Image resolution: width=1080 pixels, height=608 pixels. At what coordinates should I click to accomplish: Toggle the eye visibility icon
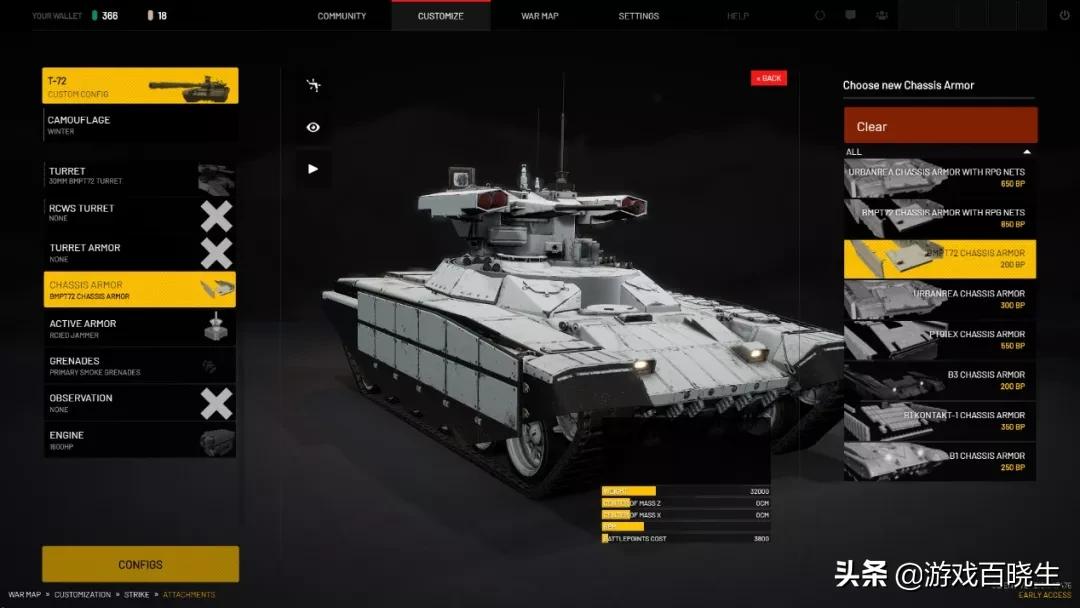tap(313, 127)
